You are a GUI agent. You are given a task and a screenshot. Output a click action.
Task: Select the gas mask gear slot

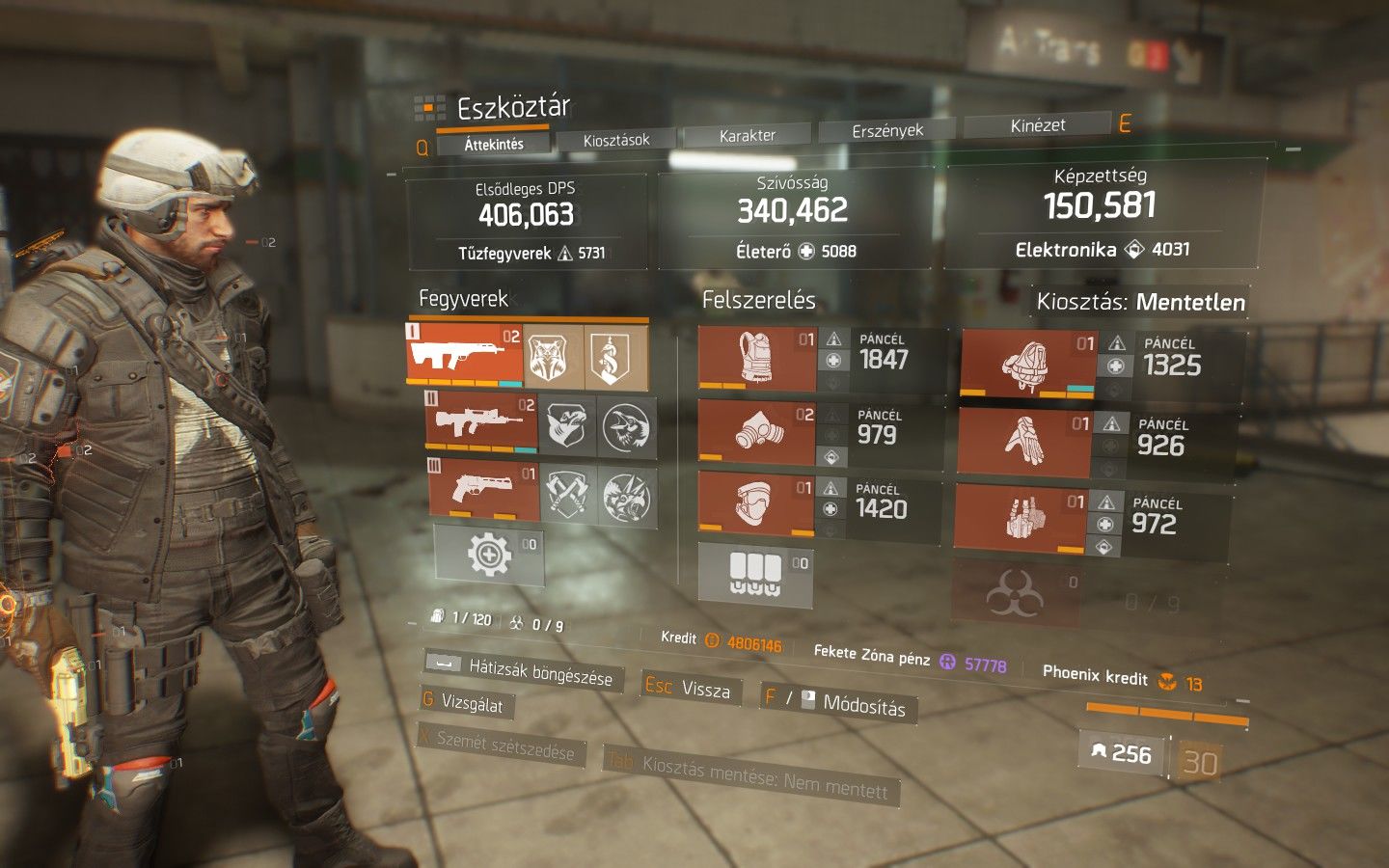click(x=757, y=430)
